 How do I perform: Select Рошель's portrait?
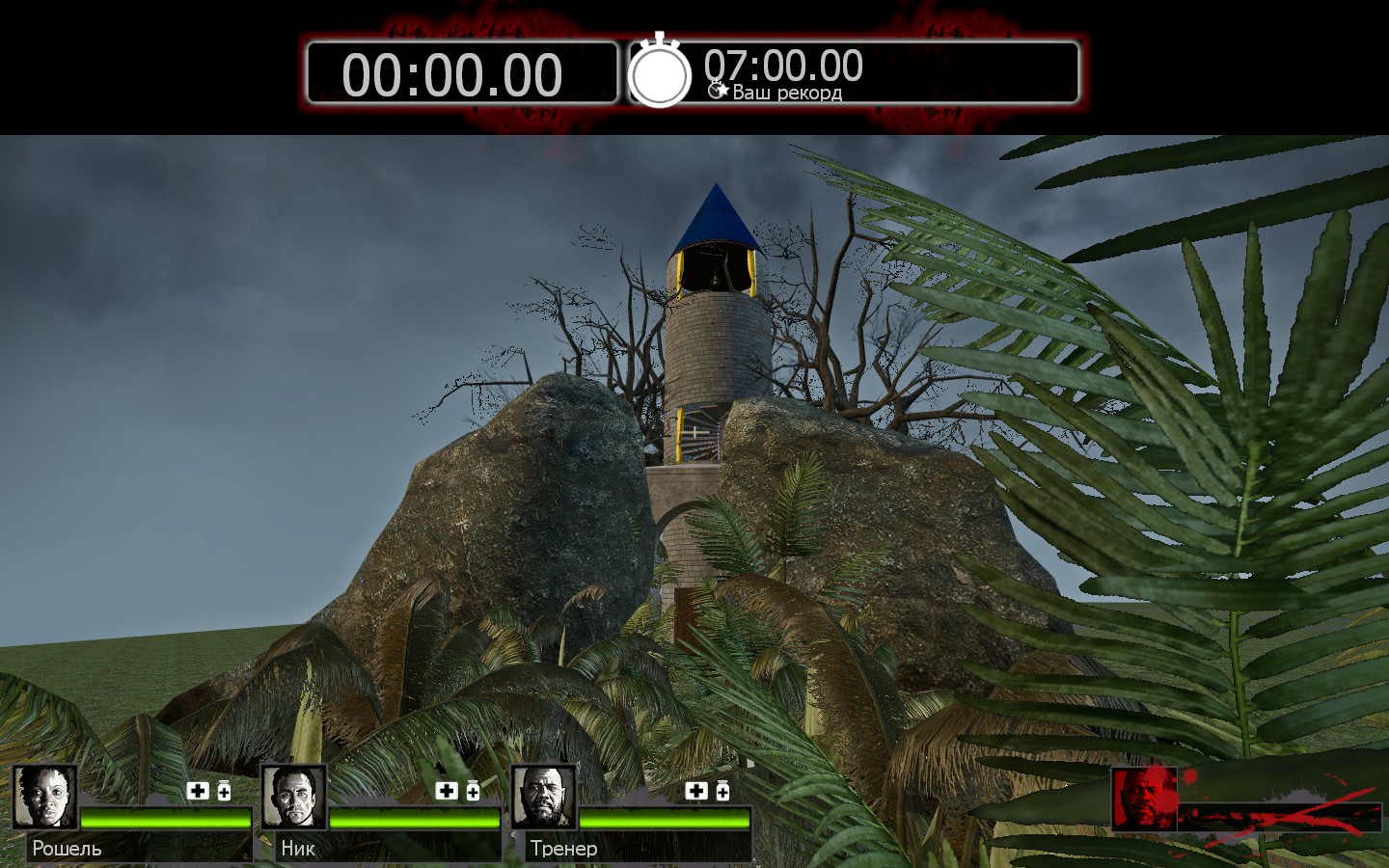[x=44, y=797]
